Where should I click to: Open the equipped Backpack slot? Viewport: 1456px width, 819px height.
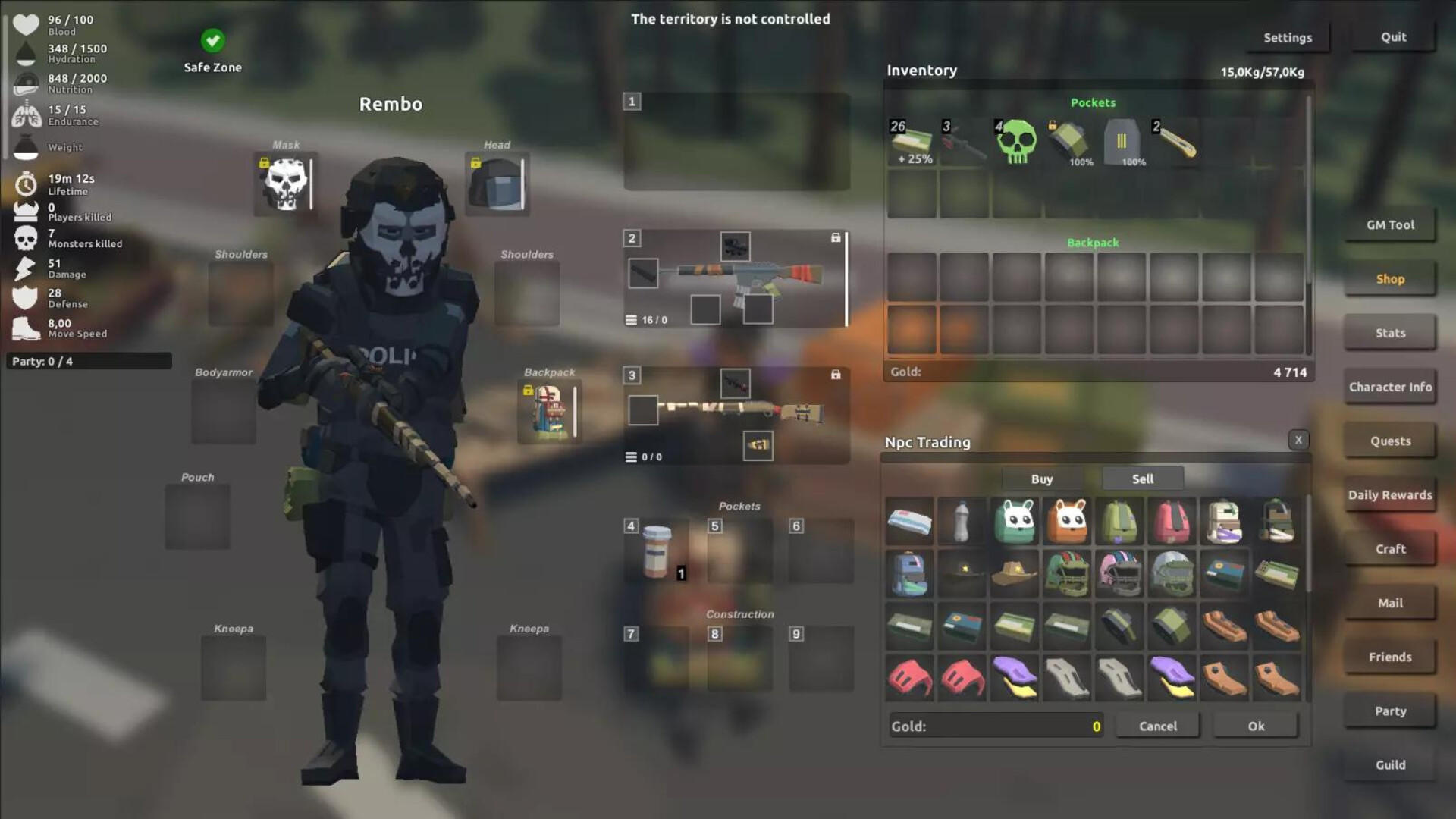click(x=549, y=412)
